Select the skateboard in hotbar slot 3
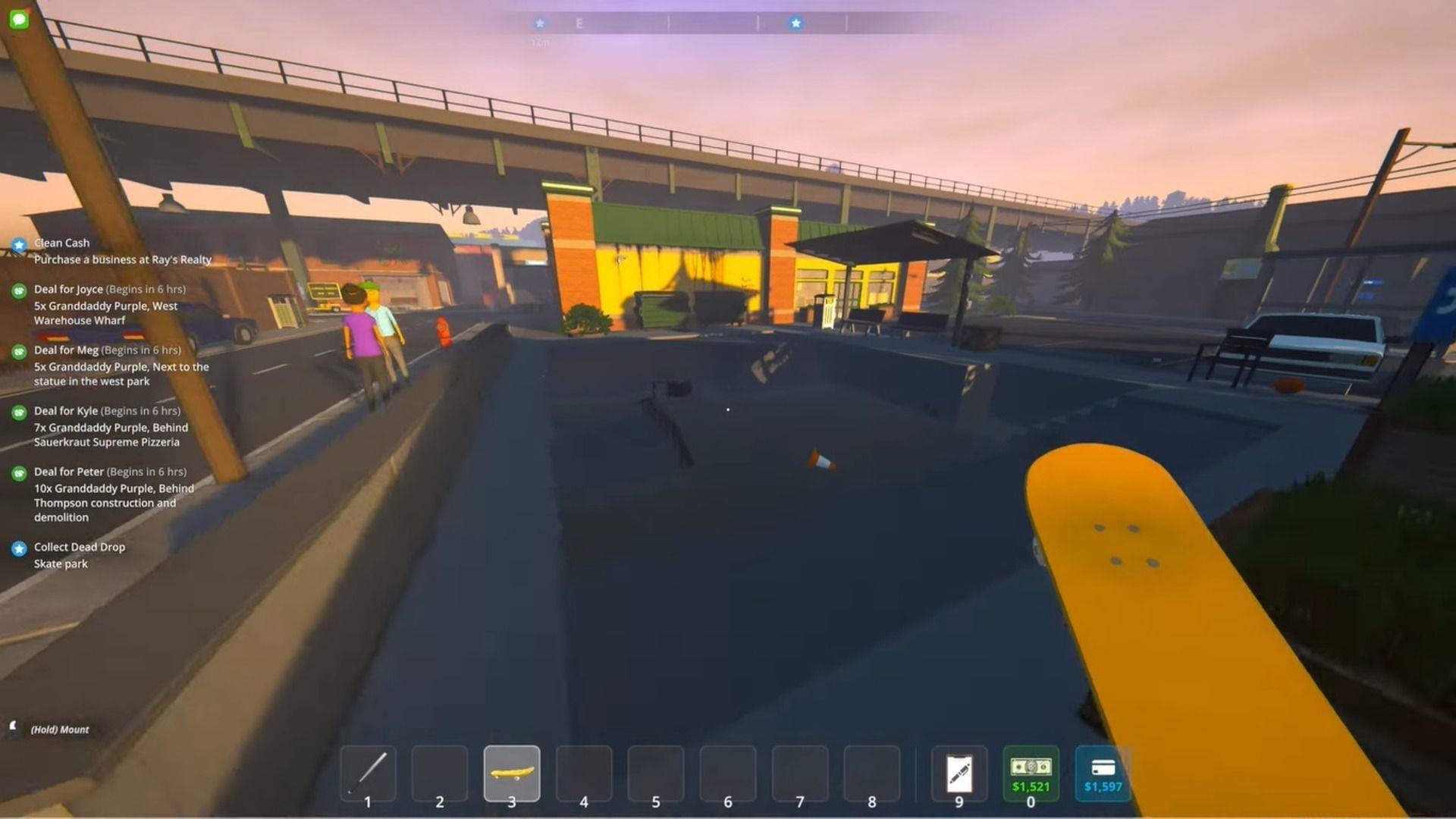 [511, 772]
